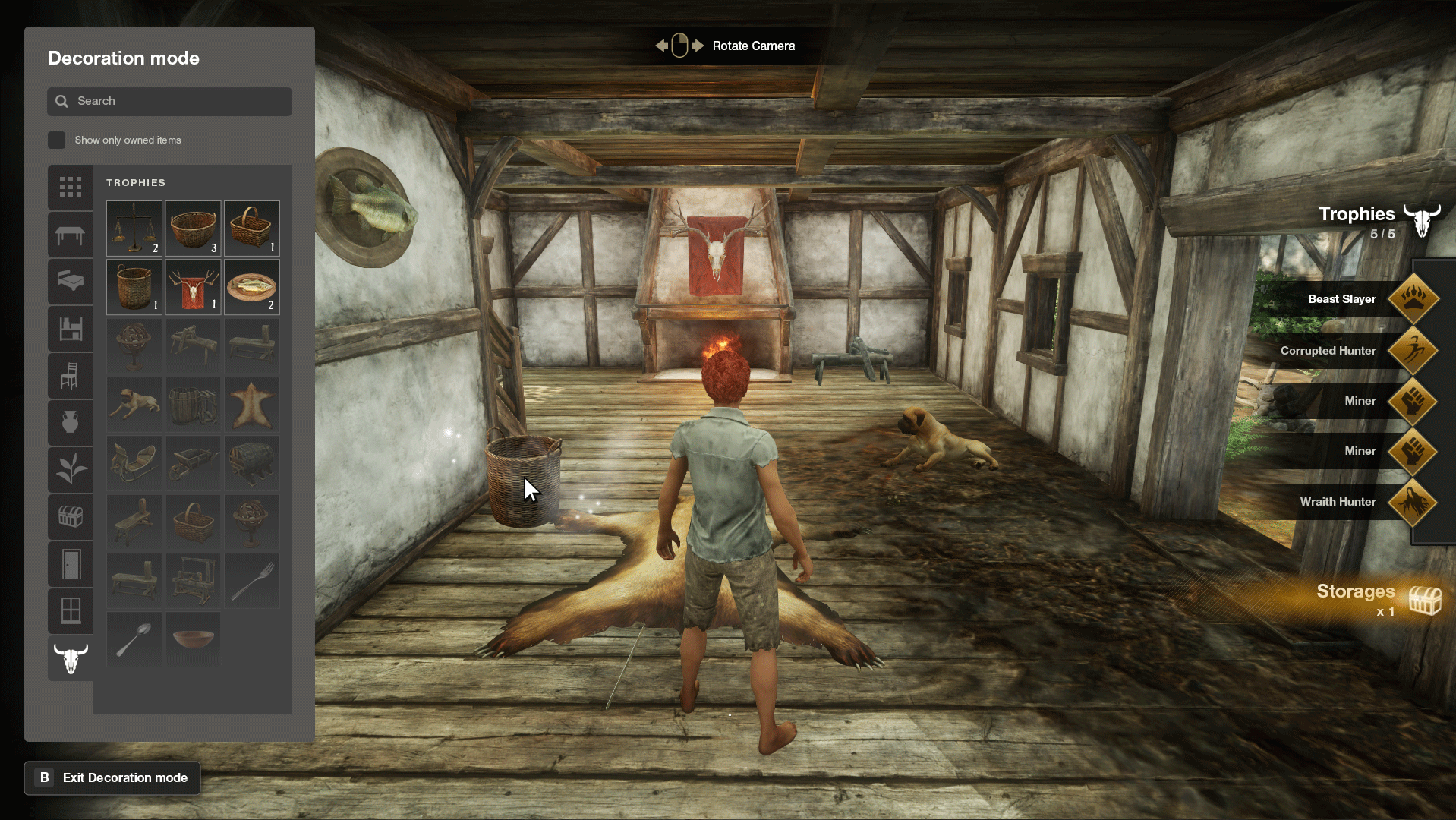This screenshot has height=820, width=1456.
Task: Pick the antler skull trophy on red cloth
Action: click(x=193, y=287)
